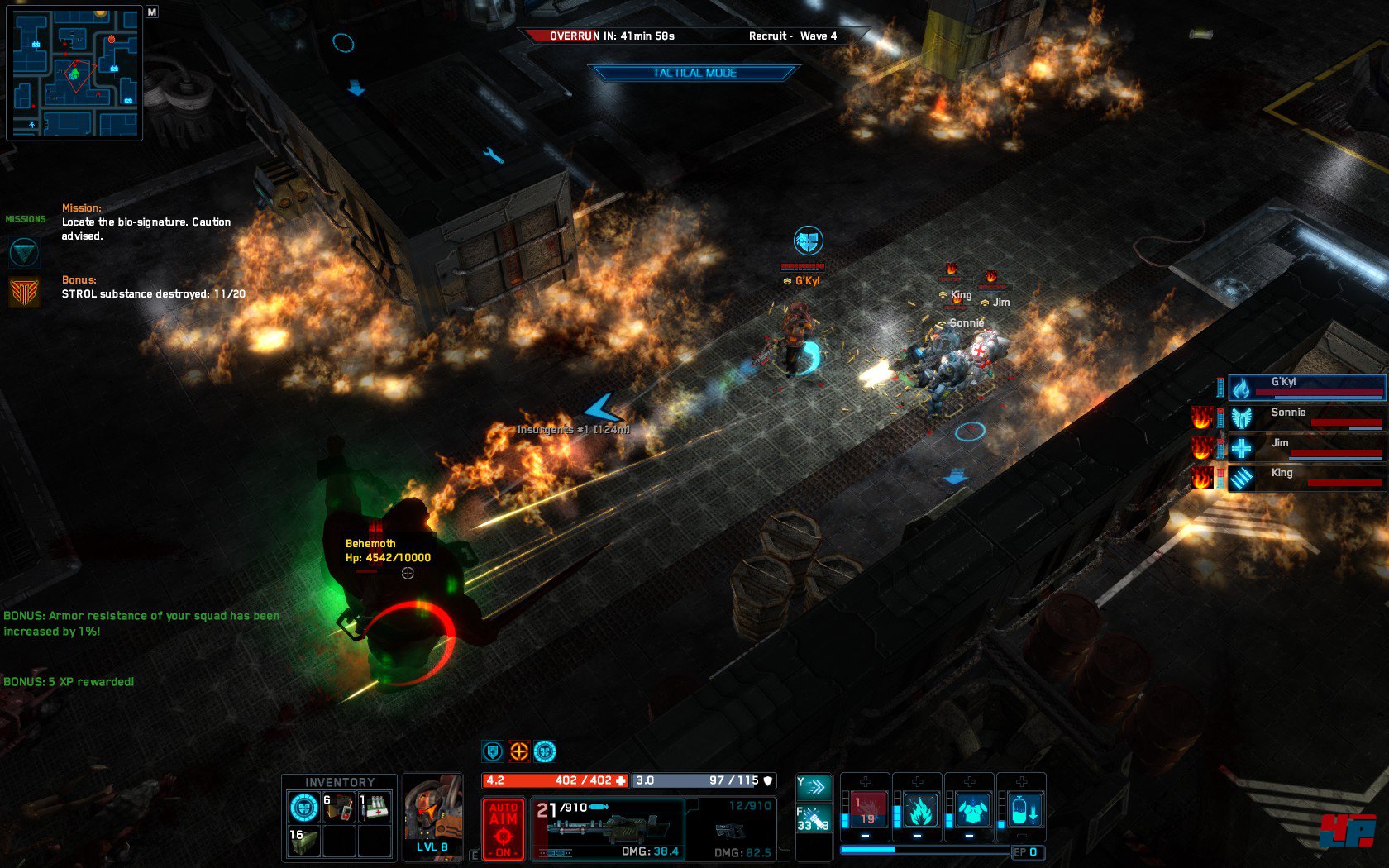Use the blue shield item in the inventory
Screen dimensions: 1389x868
pyautogui.click(x=303, y=808)
